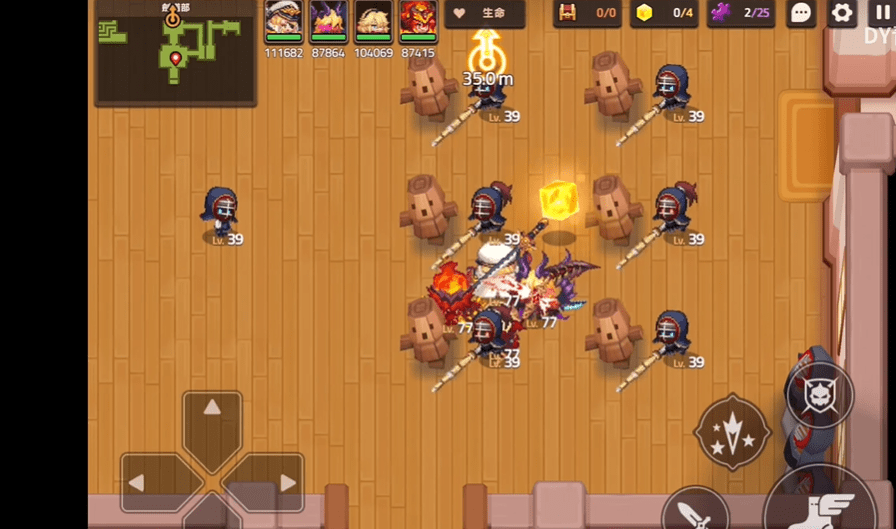Select the blonde hero portrait
The width and height of the screenshot is (896, 529).
coord(373,19)
